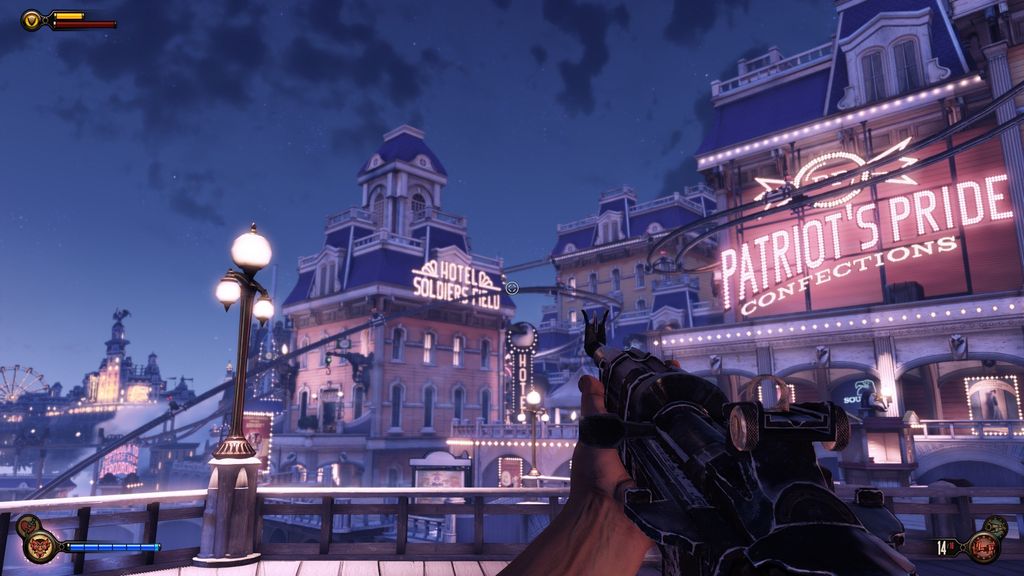Switch to the green secondary weapon icon

click(998, 525)
